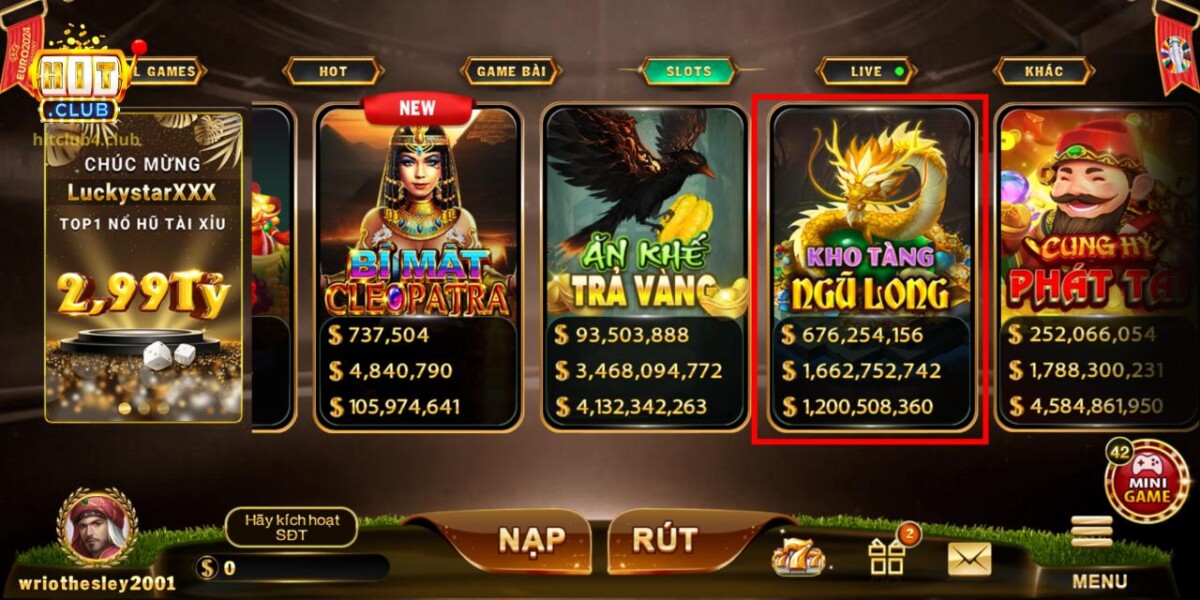Click the RÚT withdraw button

click(x=665, y=540)
